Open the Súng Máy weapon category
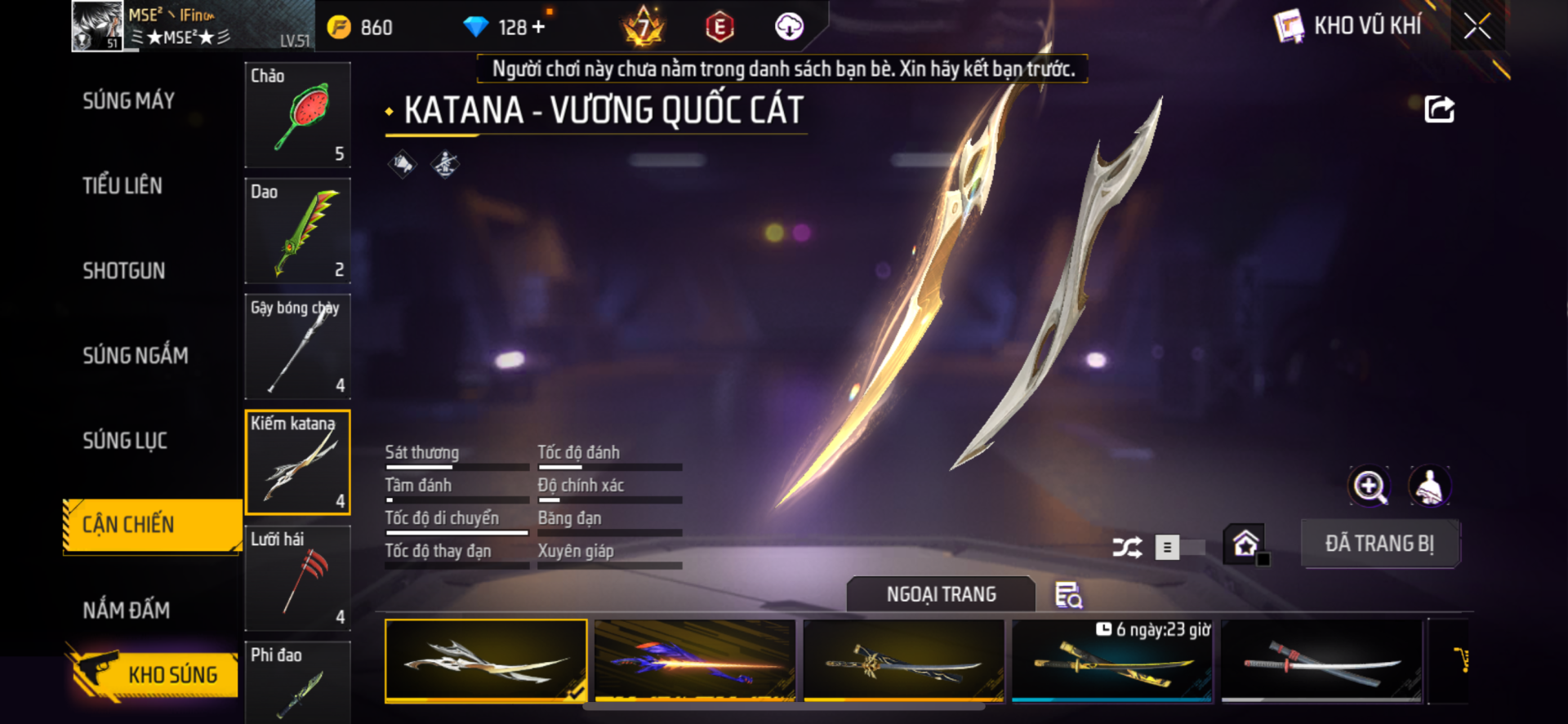 pyautogui.click(x=129, y=101)
